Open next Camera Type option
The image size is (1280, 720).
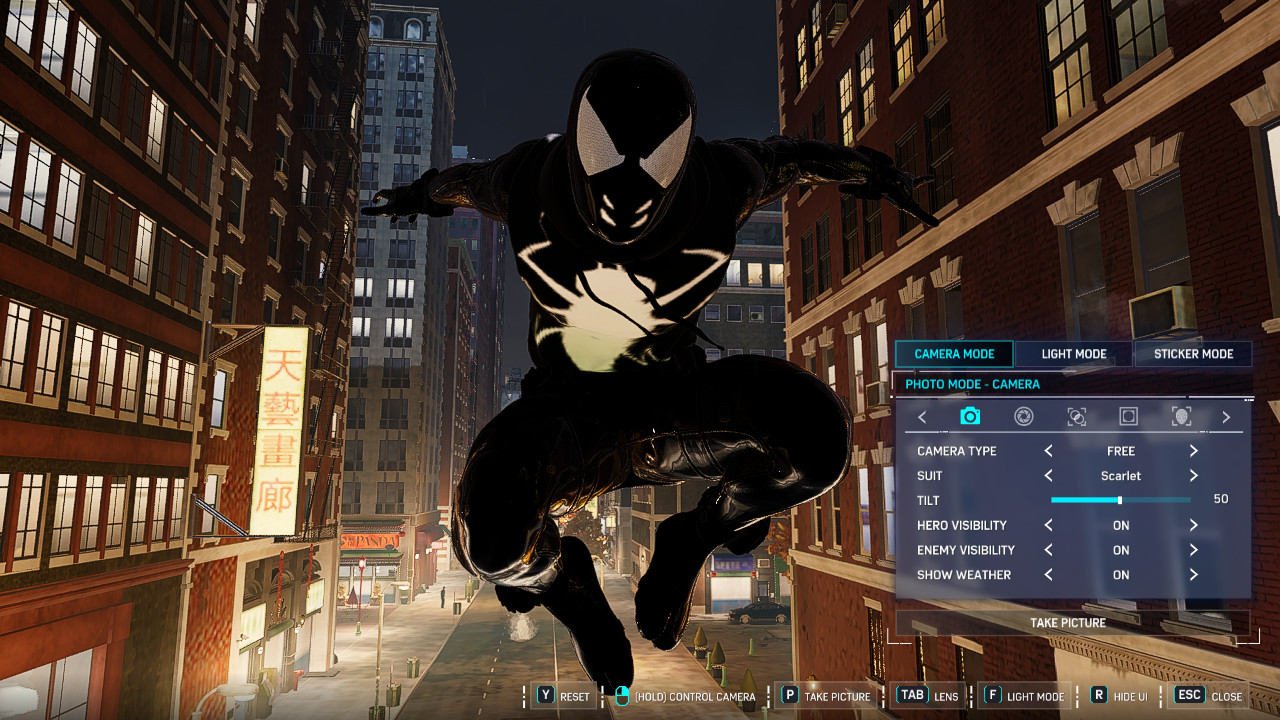click(1193, 451)
